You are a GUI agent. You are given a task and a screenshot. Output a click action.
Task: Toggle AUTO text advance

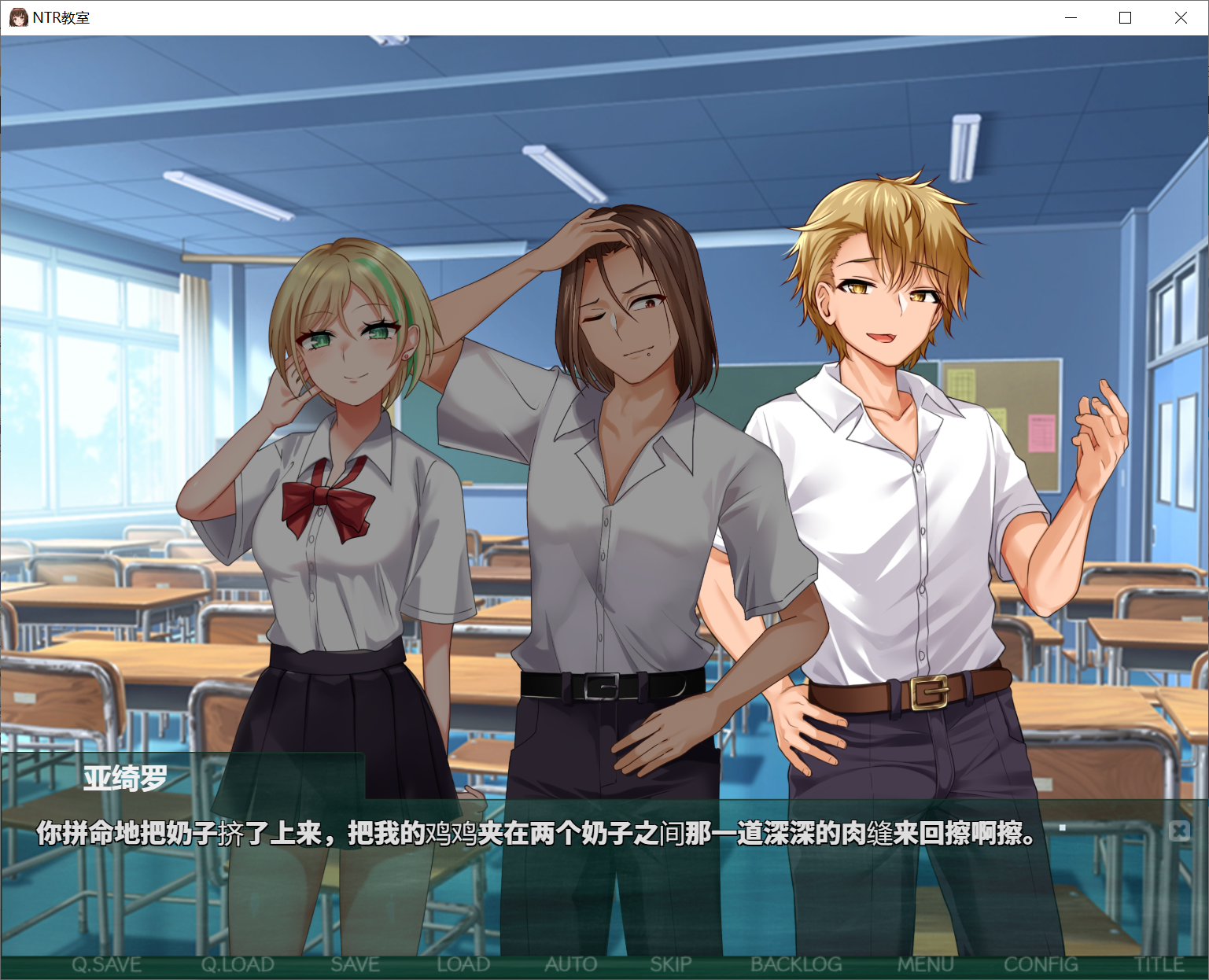click(571, 964)
